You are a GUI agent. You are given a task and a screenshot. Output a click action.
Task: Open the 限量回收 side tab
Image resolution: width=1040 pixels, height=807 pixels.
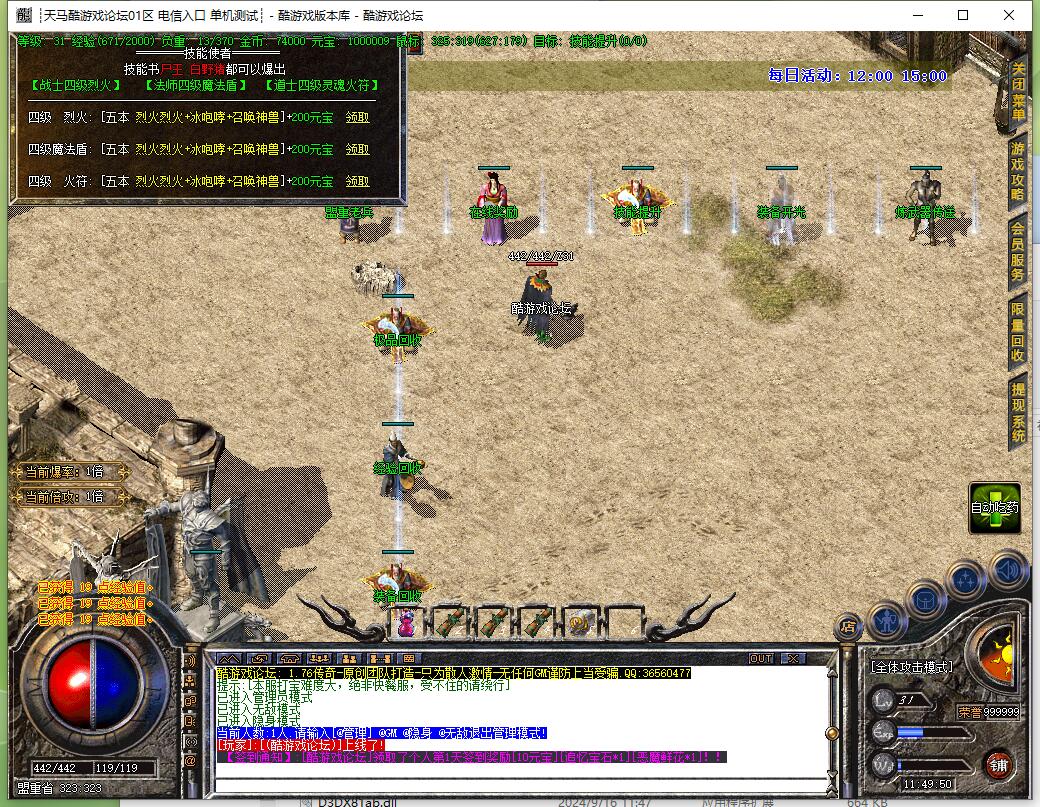1018,332
